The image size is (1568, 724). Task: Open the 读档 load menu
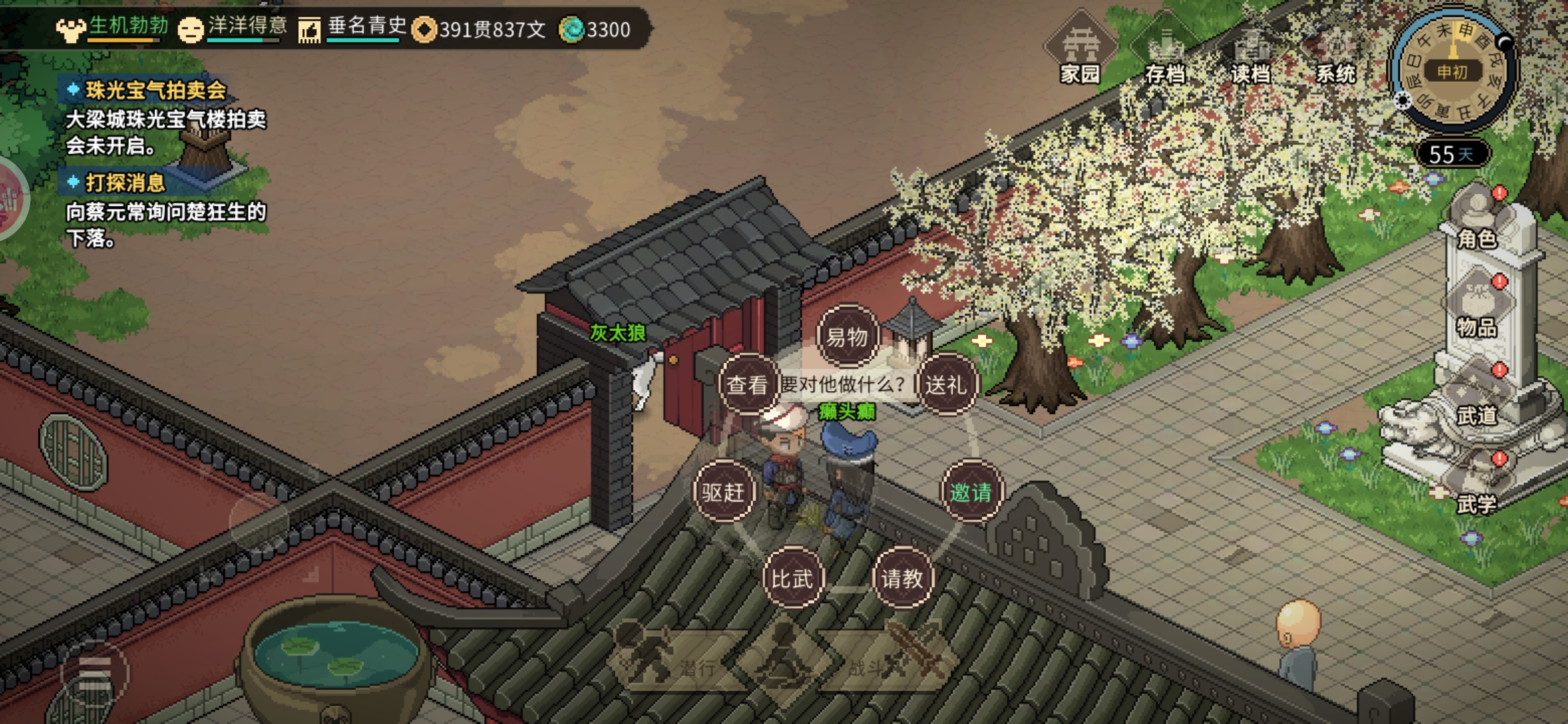point(1250,52)
